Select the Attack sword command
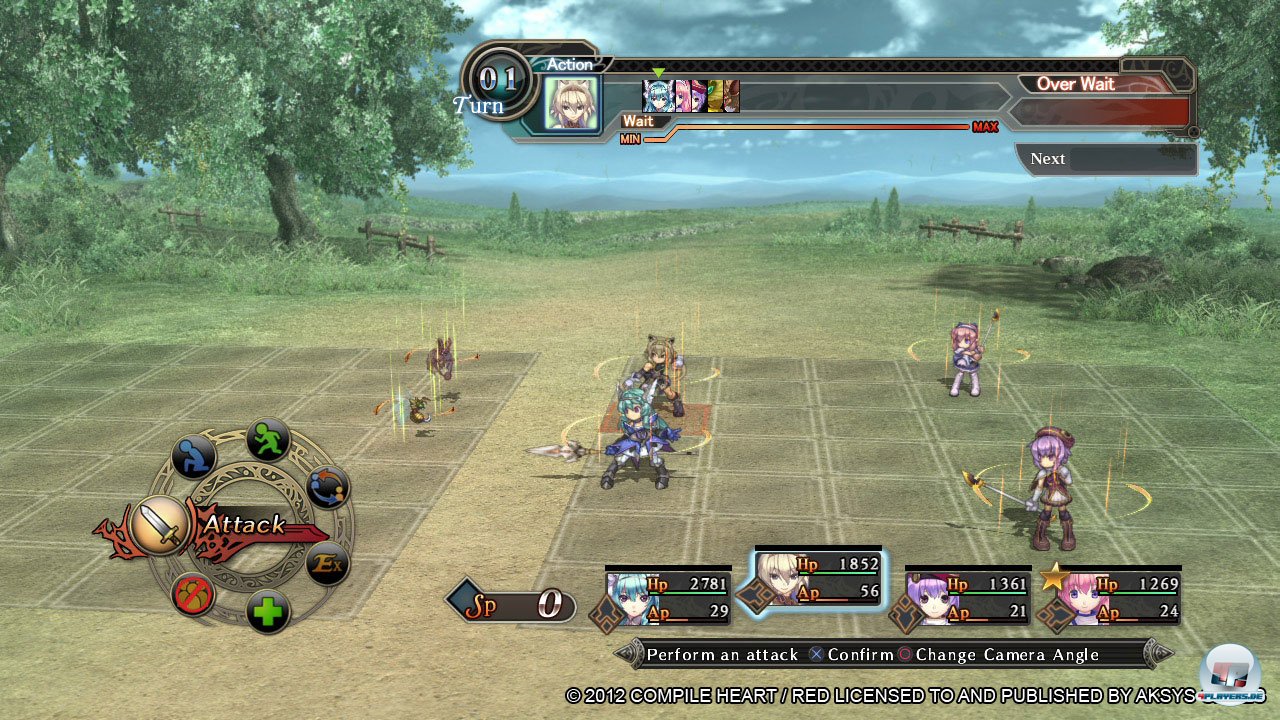1280x720 pixels. [160, 526]
